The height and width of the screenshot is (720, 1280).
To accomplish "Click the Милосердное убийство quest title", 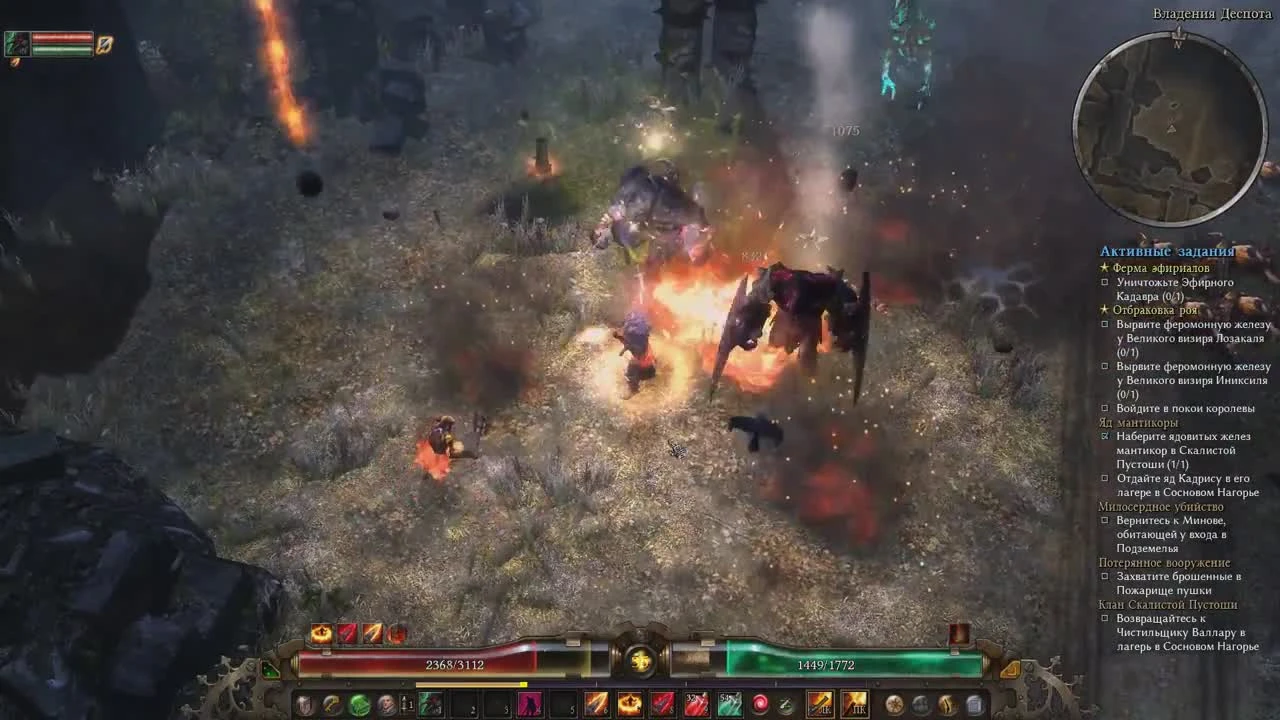I will (x=1160, y=507).
